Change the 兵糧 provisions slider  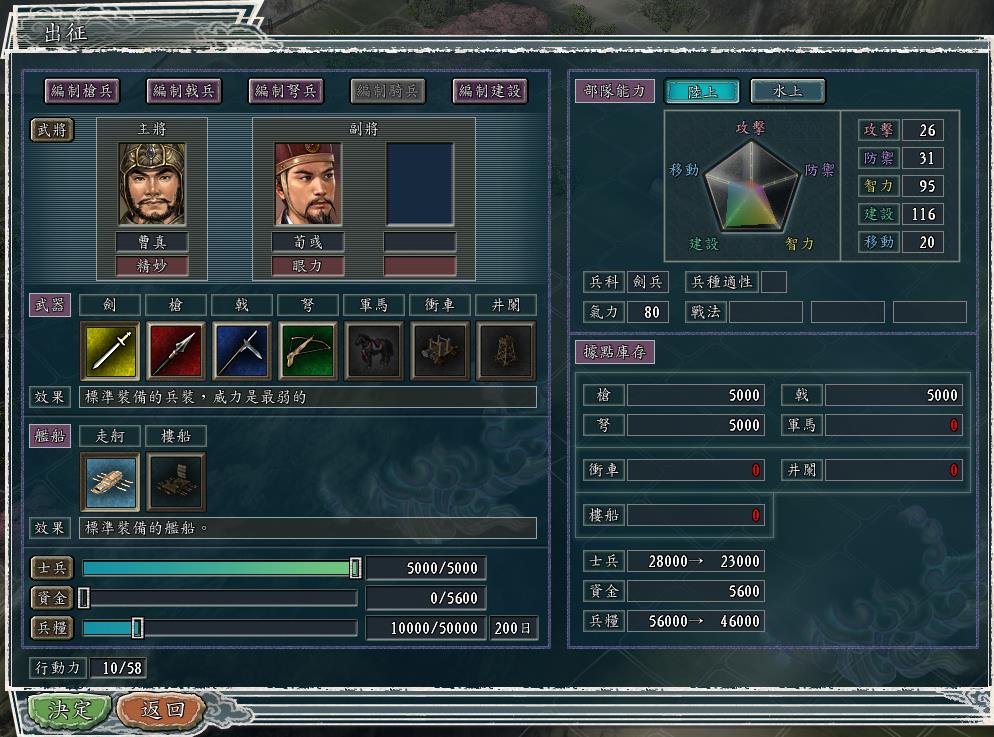tap(138, 628)
